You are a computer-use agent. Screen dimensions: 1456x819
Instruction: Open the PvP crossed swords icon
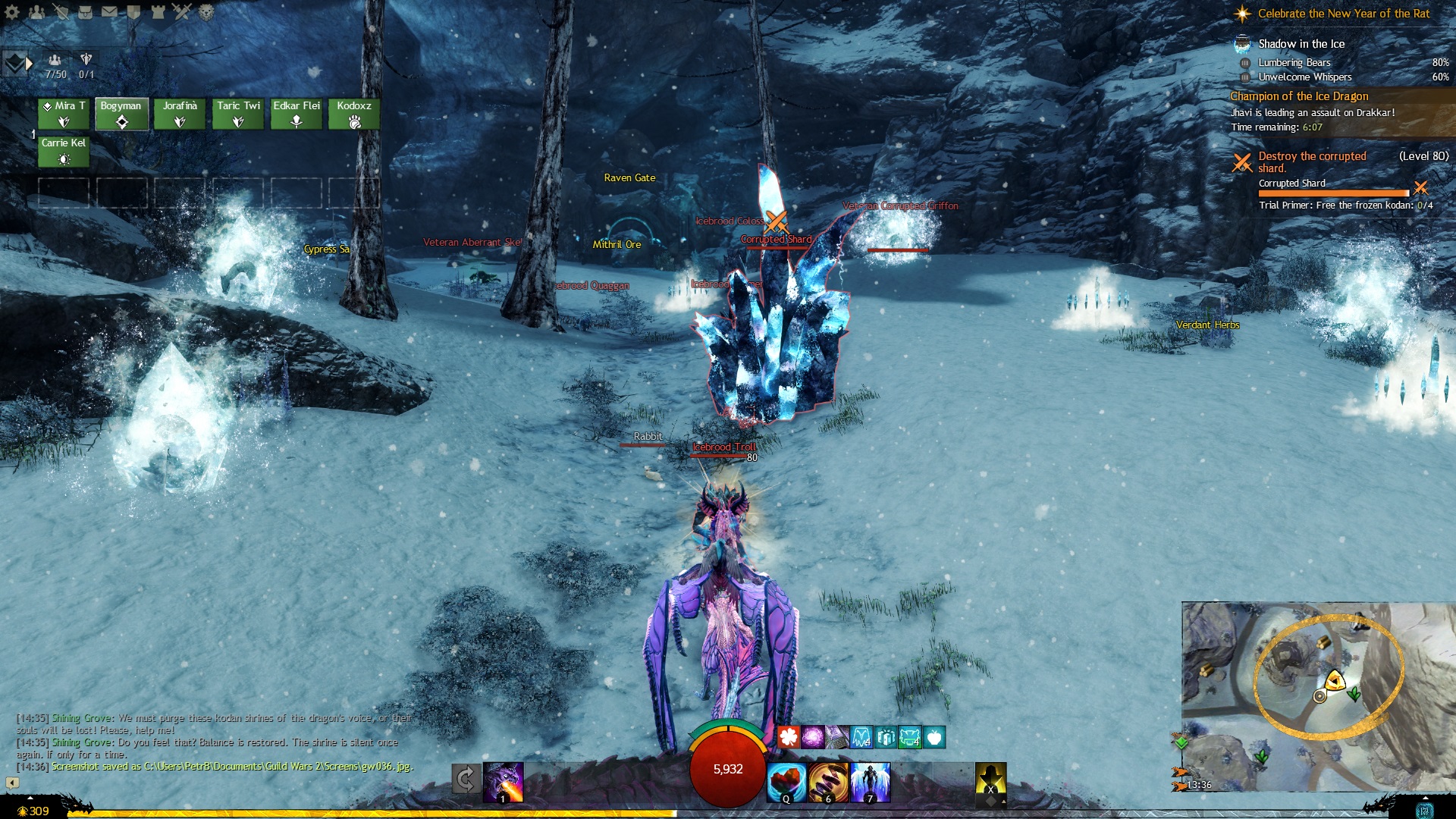[x=182, y=12]
